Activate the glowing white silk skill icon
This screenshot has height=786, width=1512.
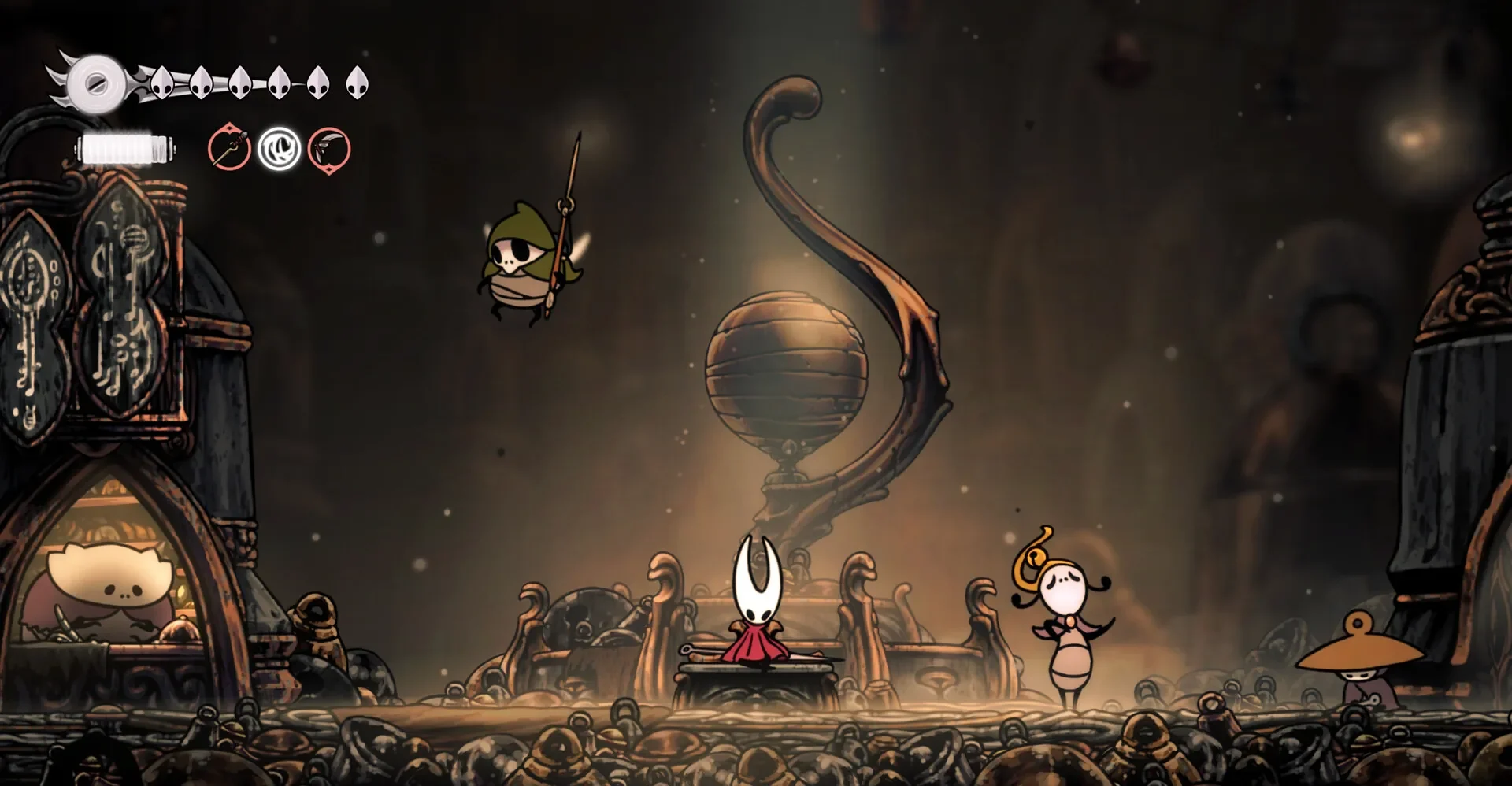tap(280, 148)
